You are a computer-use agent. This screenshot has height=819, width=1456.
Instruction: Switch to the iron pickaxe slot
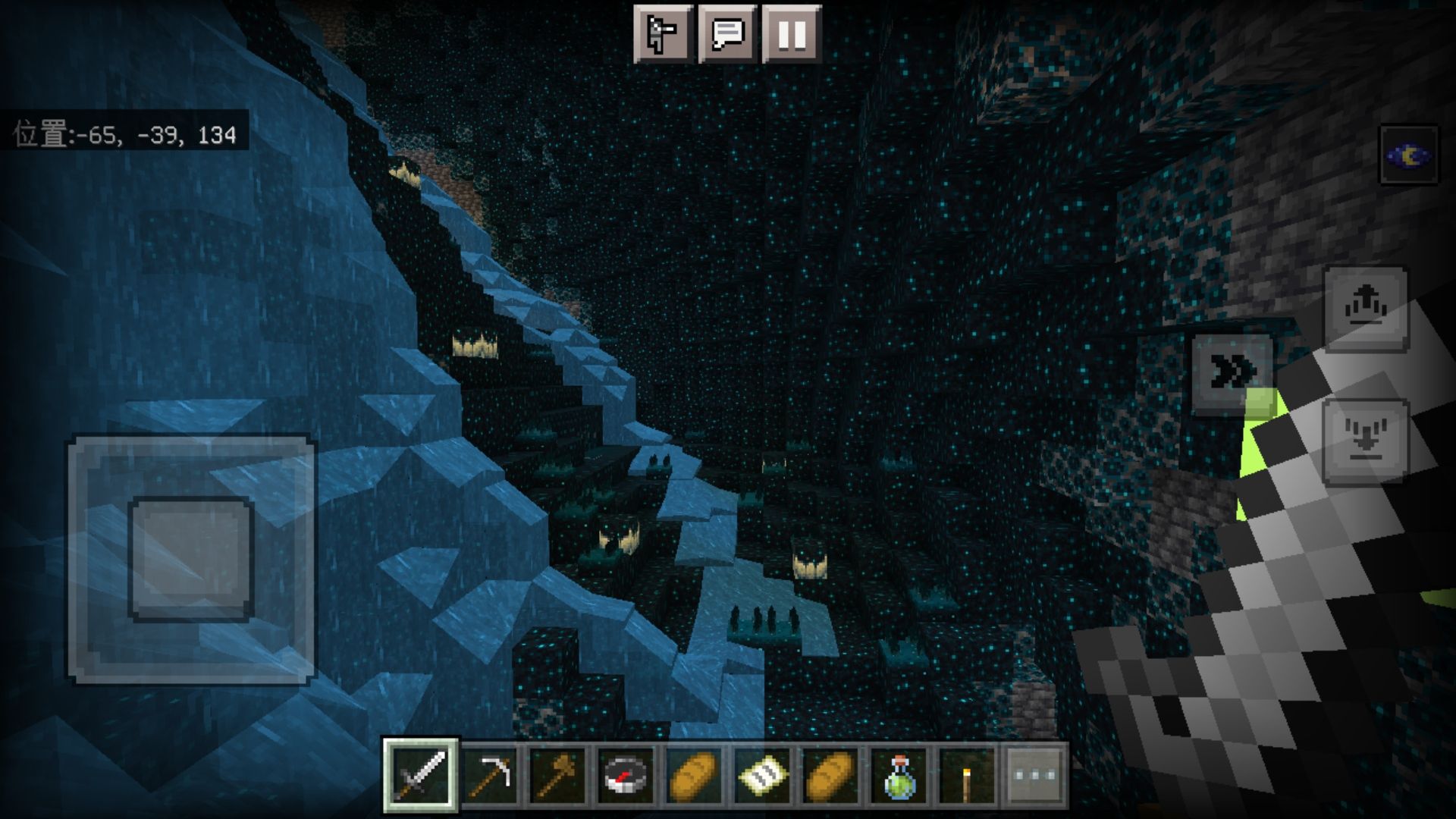[x=489, y=775]
